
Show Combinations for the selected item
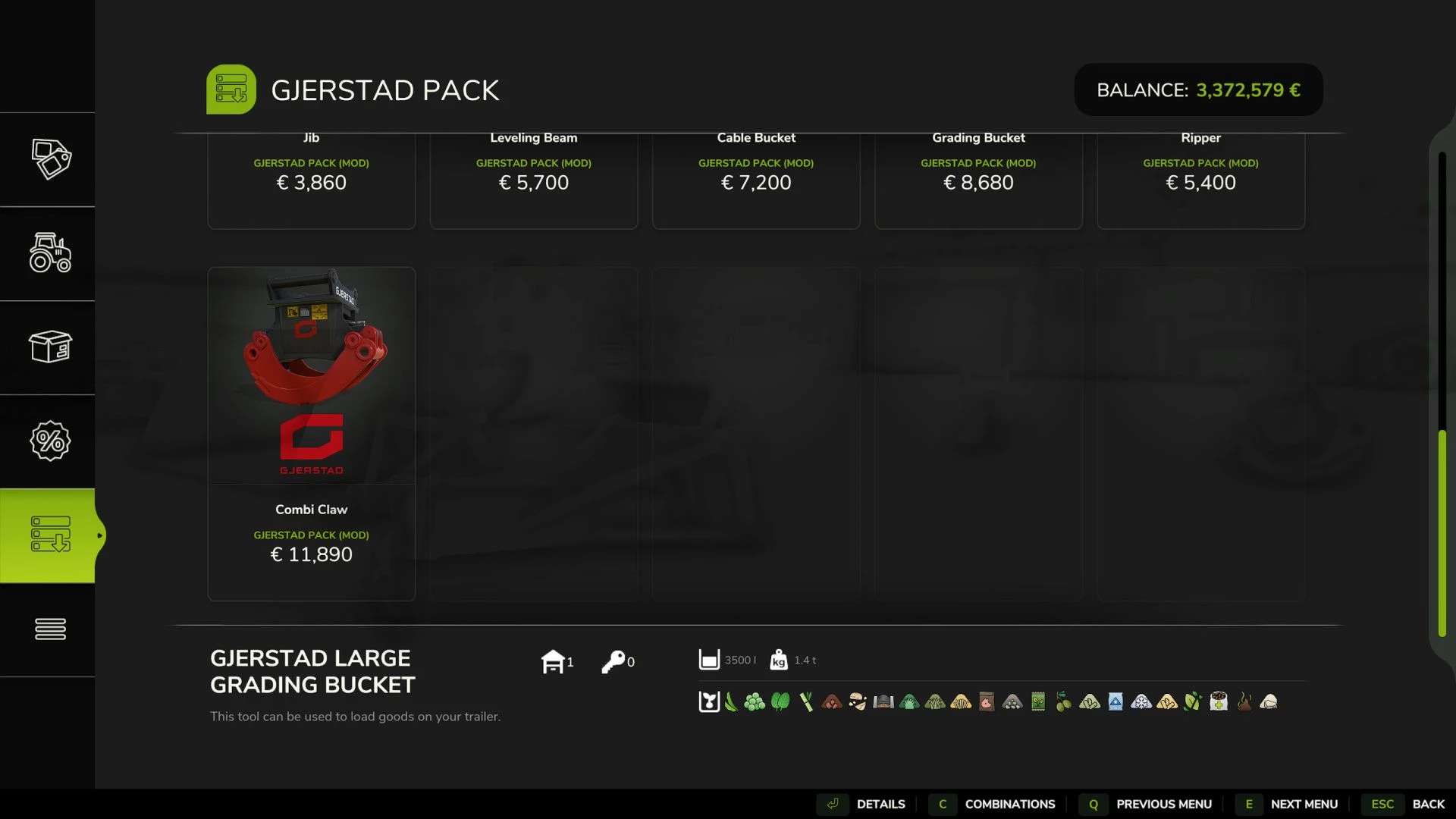[995, 804]
